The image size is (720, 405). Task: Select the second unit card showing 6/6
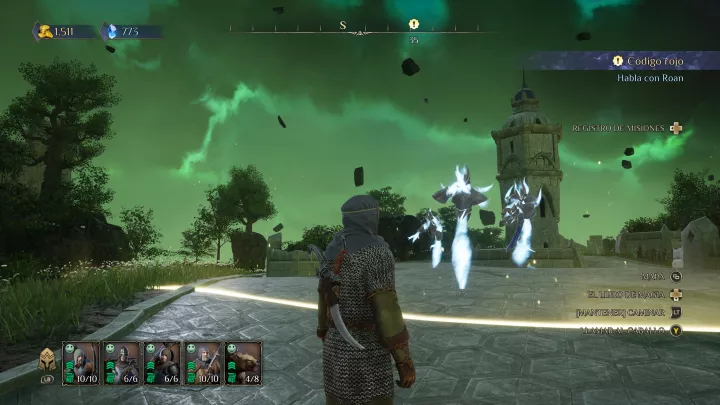tap(121, 363)
